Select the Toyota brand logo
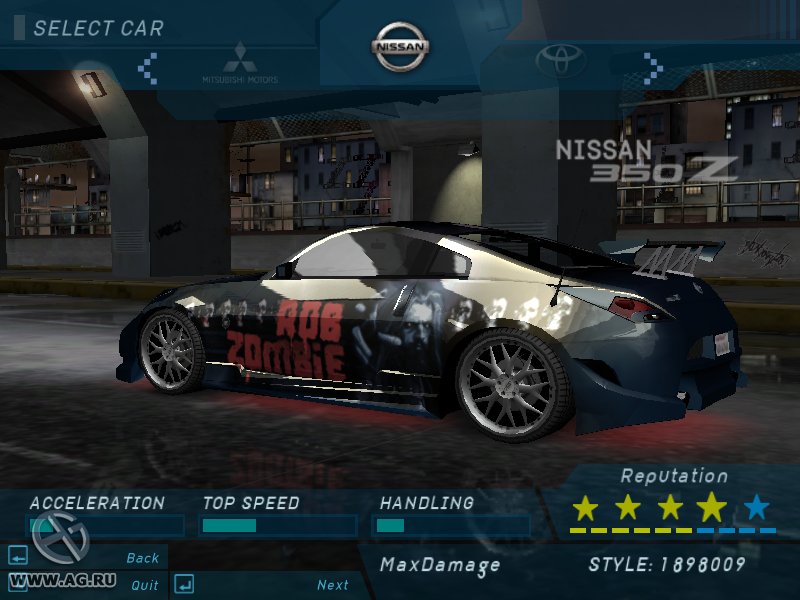The width and height of the screenshot is (800, 600). (559, 62)
